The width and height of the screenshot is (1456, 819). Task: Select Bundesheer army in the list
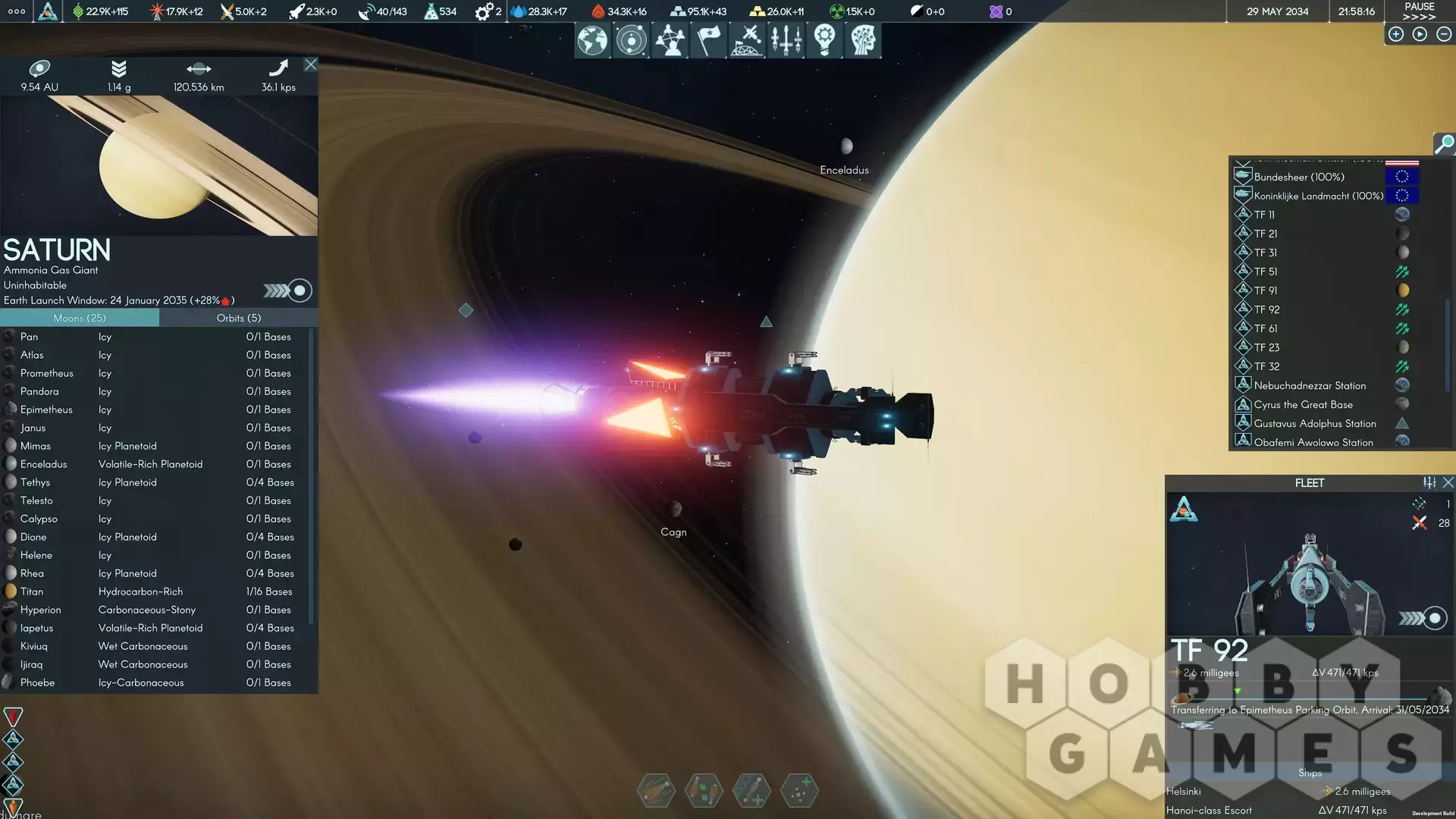pos(1298,177)
